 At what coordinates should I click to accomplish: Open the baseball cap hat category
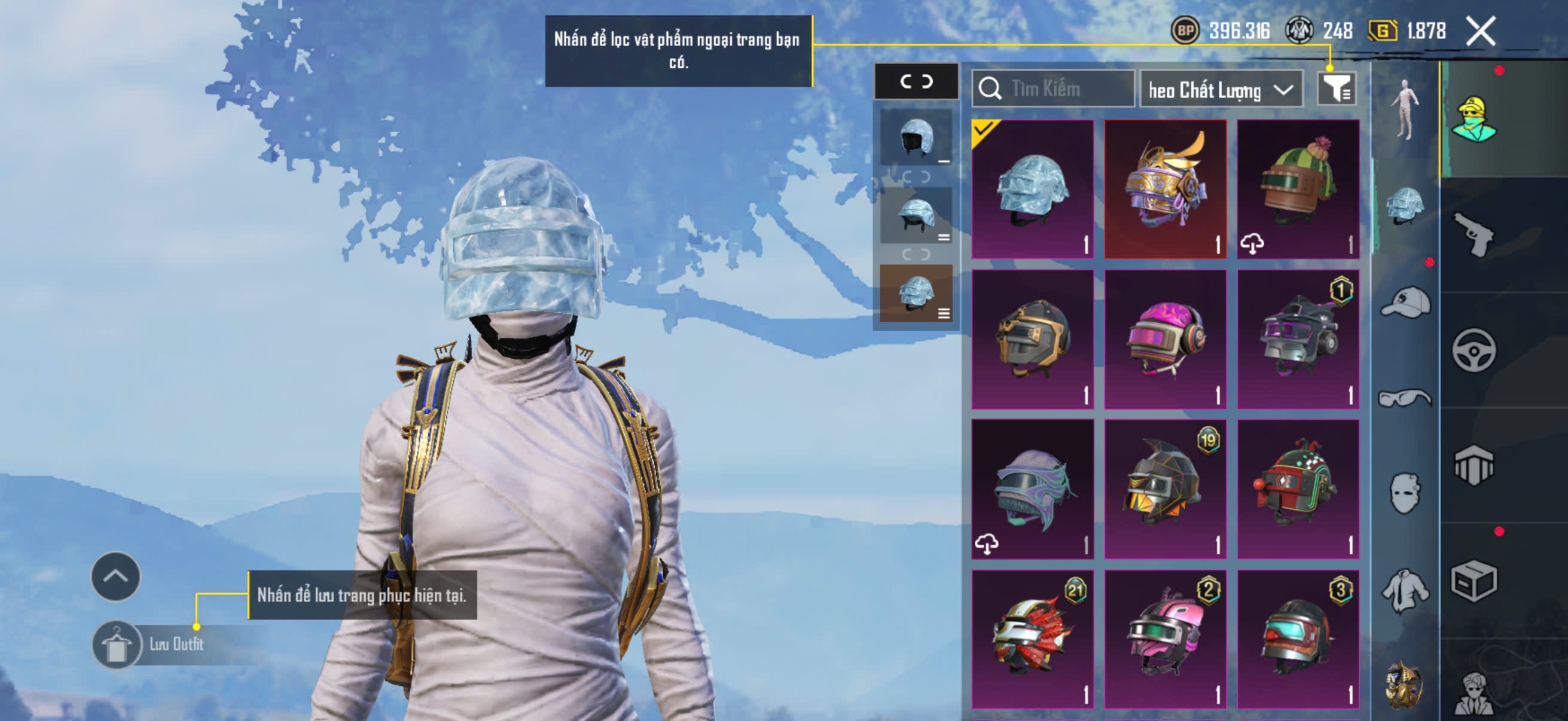point(1405,303)
